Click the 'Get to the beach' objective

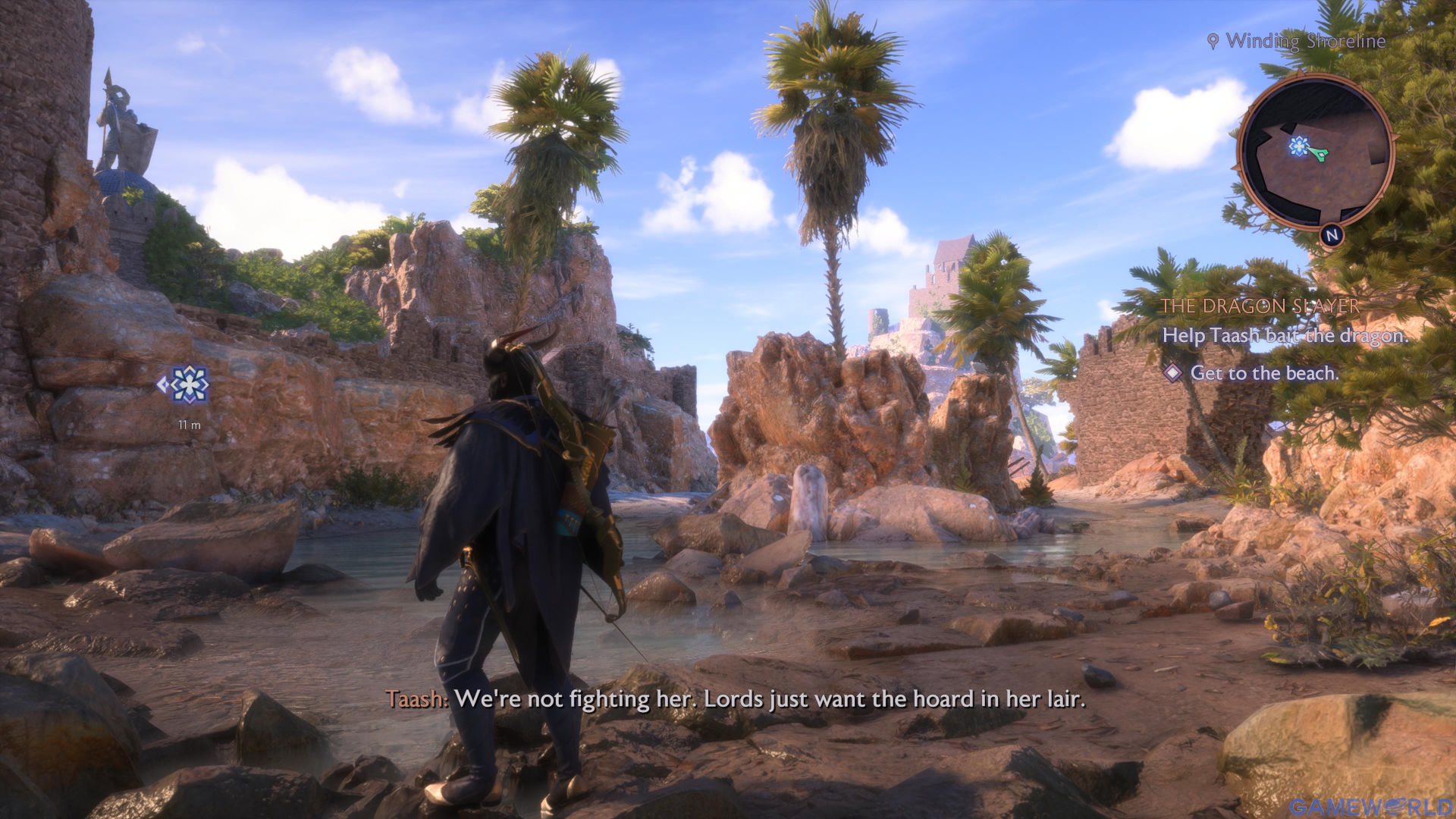[1263, 373]
